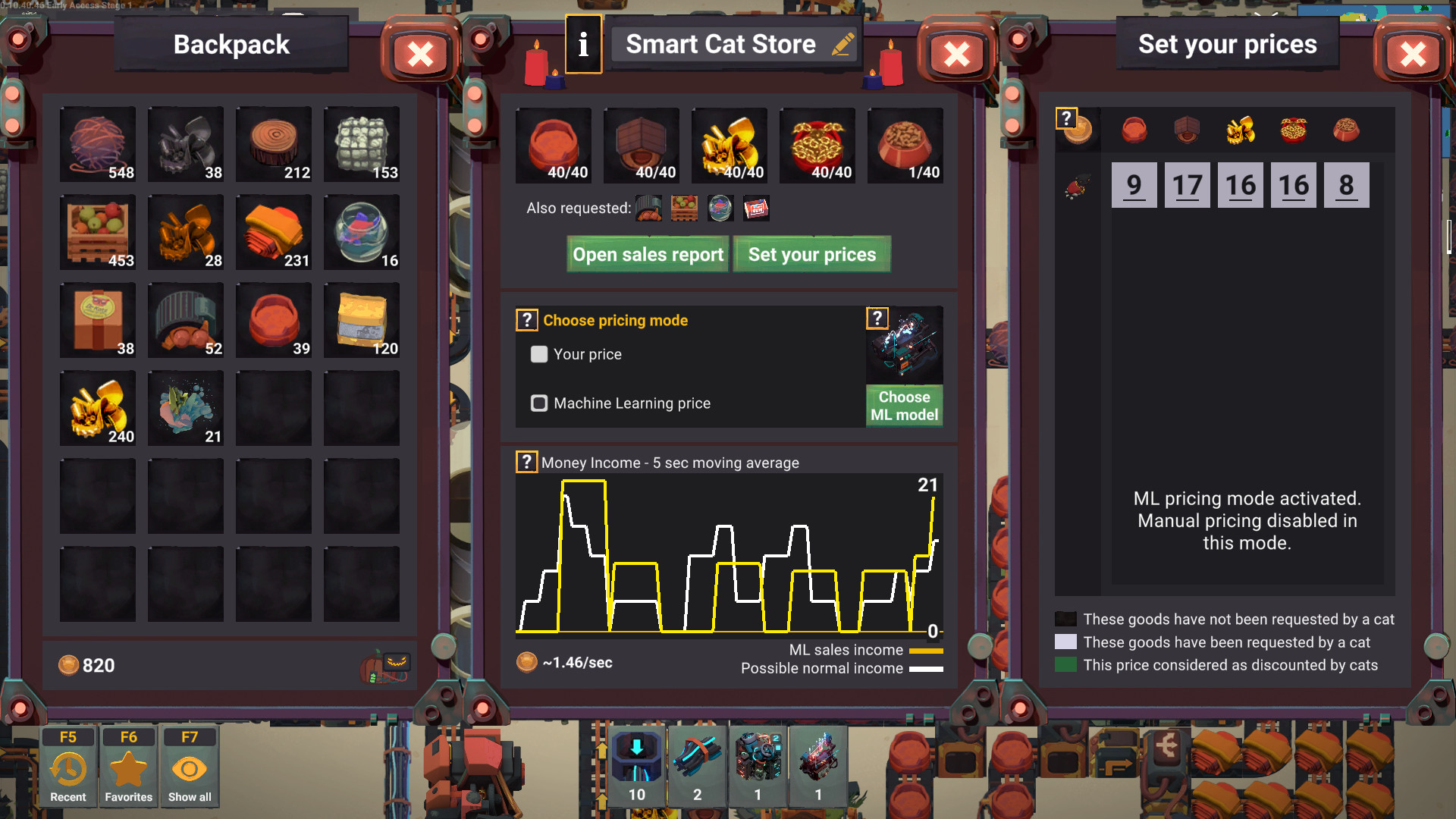
Task: Select the crystal cluster stack of 21
Action: click(x=186, y=408)
